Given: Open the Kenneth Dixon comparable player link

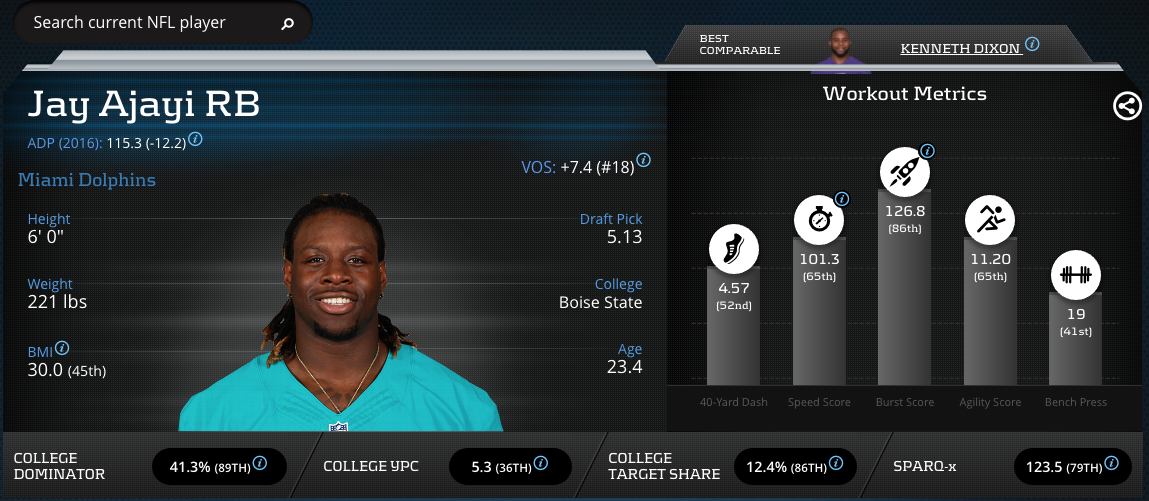Looking at the screenshot, I should pyautogui.click(x=959, y=47).
